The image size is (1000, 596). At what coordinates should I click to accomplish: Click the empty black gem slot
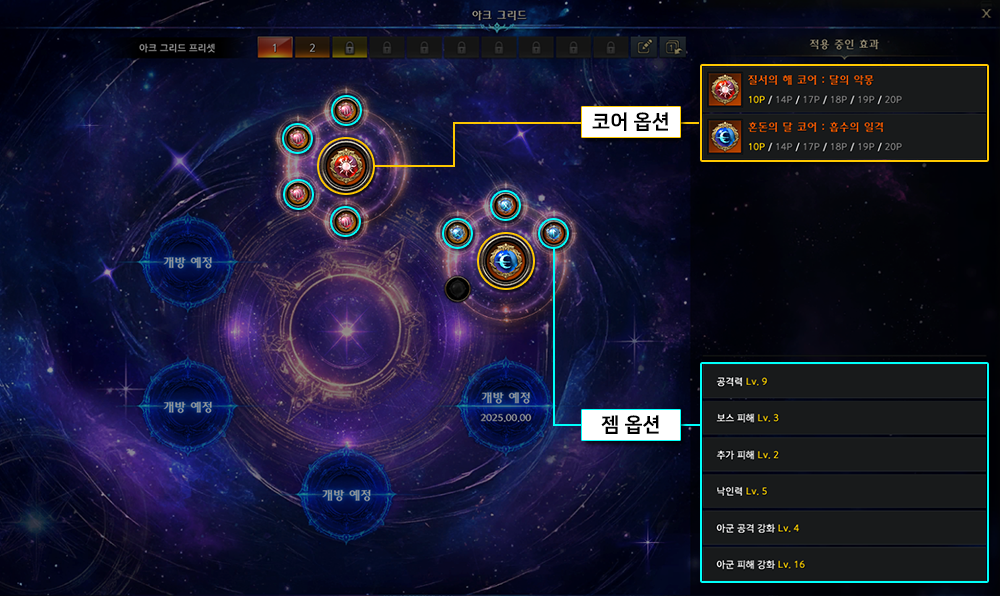click(458, 289)
